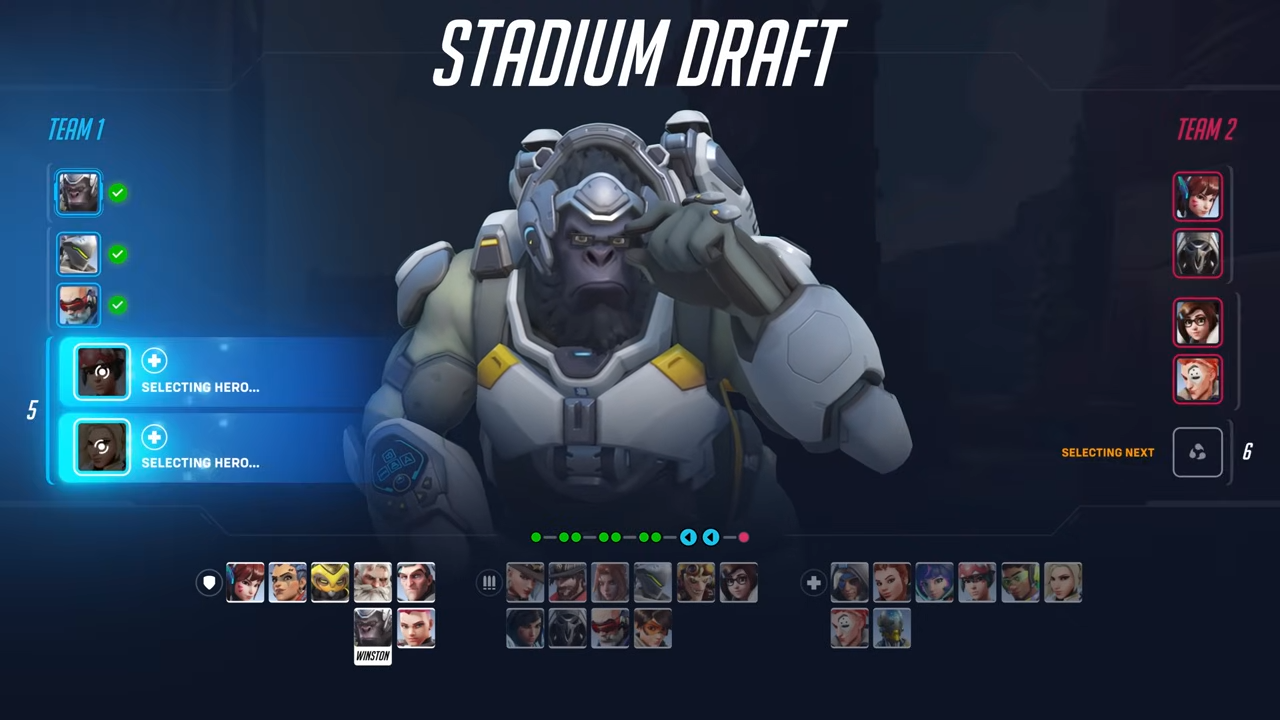Select D.Va's hero portrait
Image resolution: width=1280 pixels, height=720 pixels.
point(245,583)
